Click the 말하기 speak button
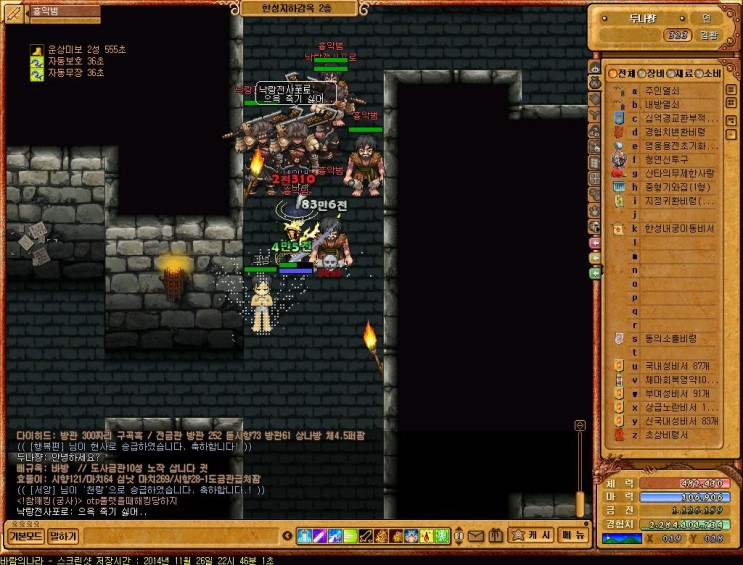743x565 pixels. point(62,536)
